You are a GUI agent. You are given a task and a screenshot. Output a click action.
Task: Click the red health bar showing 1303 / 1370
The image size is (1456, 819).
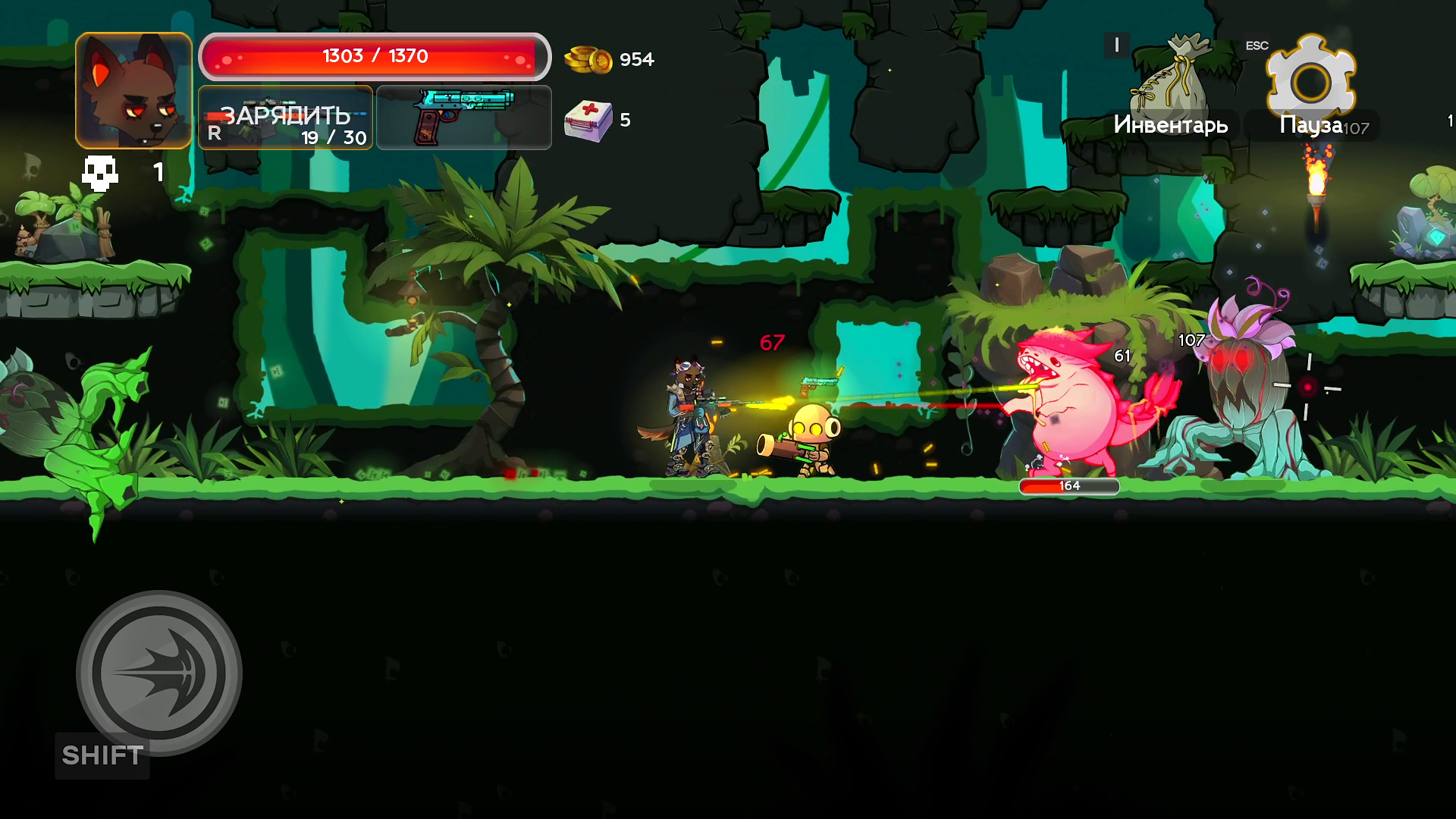tap(375, 55)
